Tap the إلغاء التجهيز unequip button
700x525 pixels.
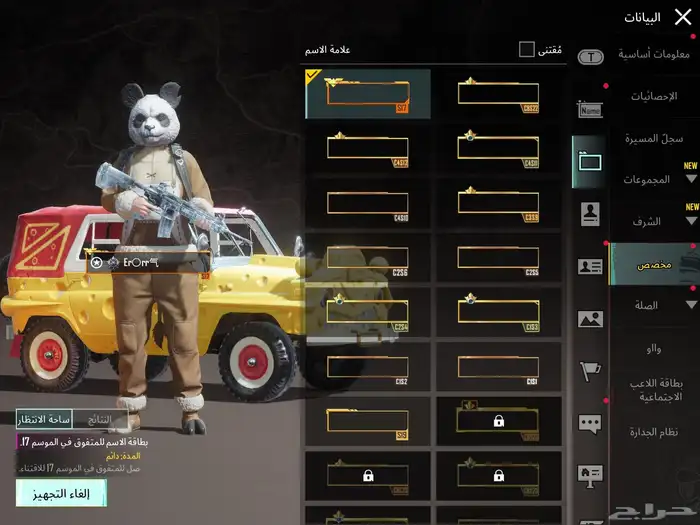point(61,493)
